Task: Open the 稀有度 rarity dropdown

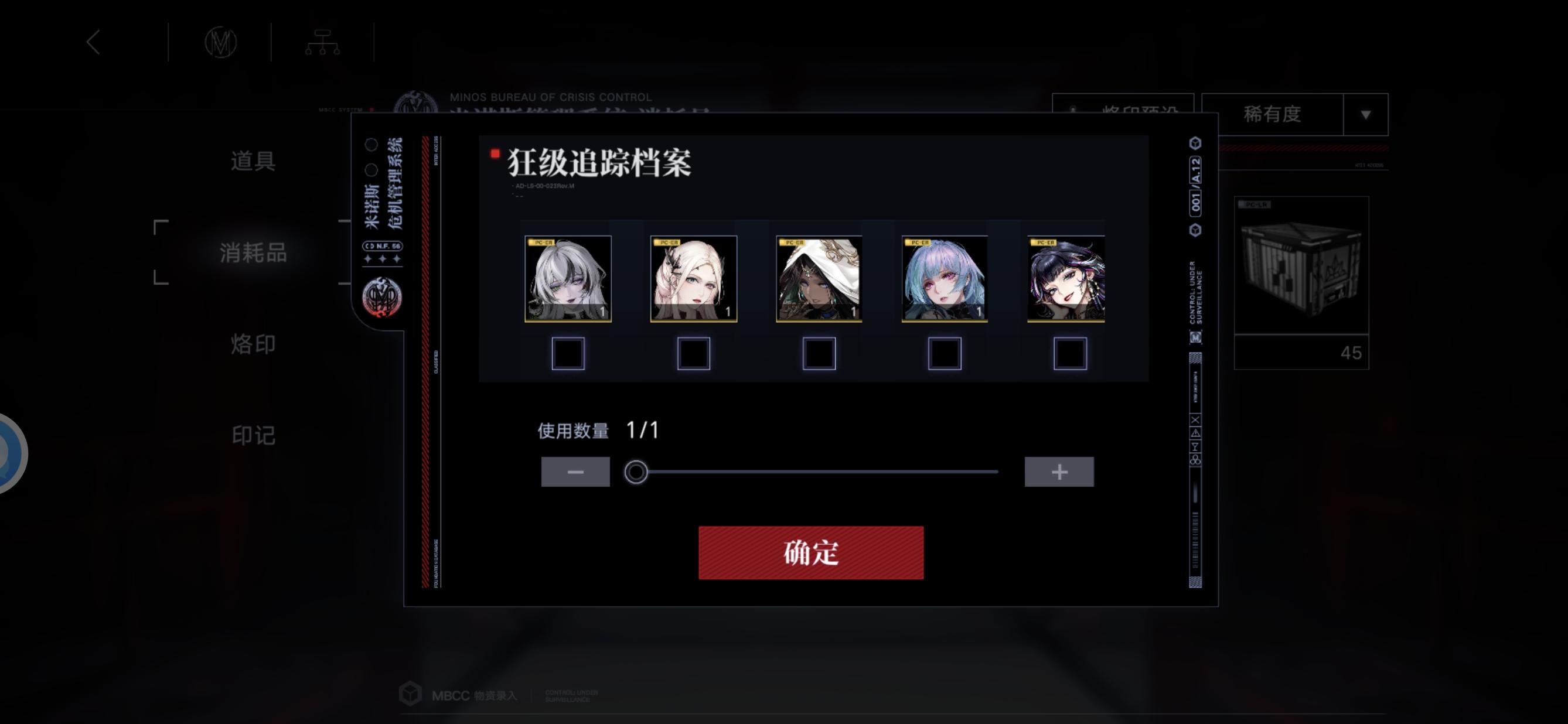Action: 1272,114
